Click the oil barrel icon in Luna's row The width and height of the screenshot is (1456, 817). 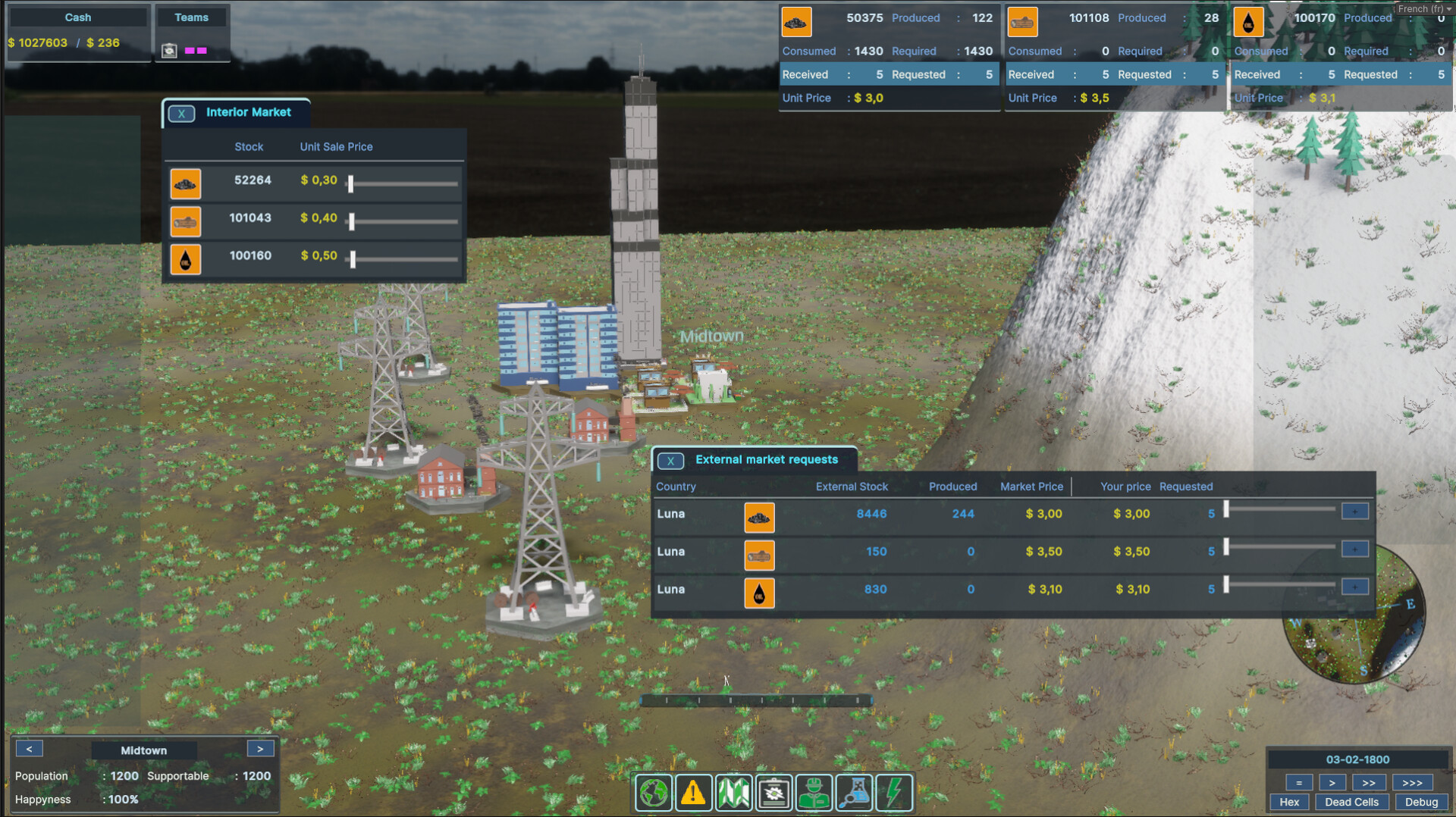coord(759,593)
